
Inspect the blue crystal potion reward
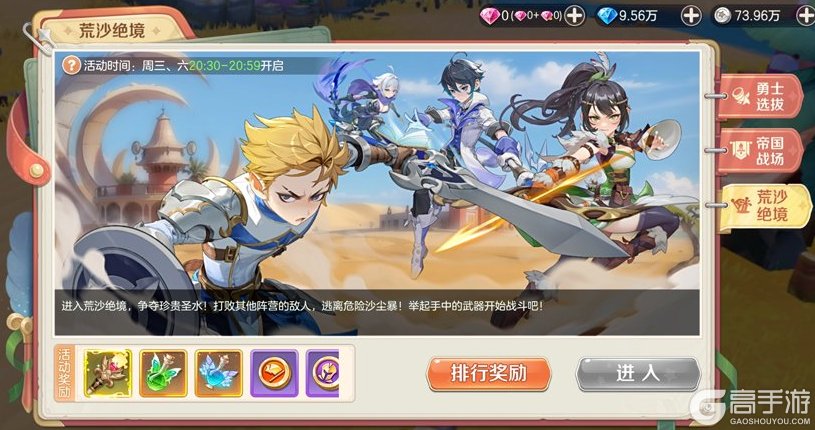coord(218,373)
